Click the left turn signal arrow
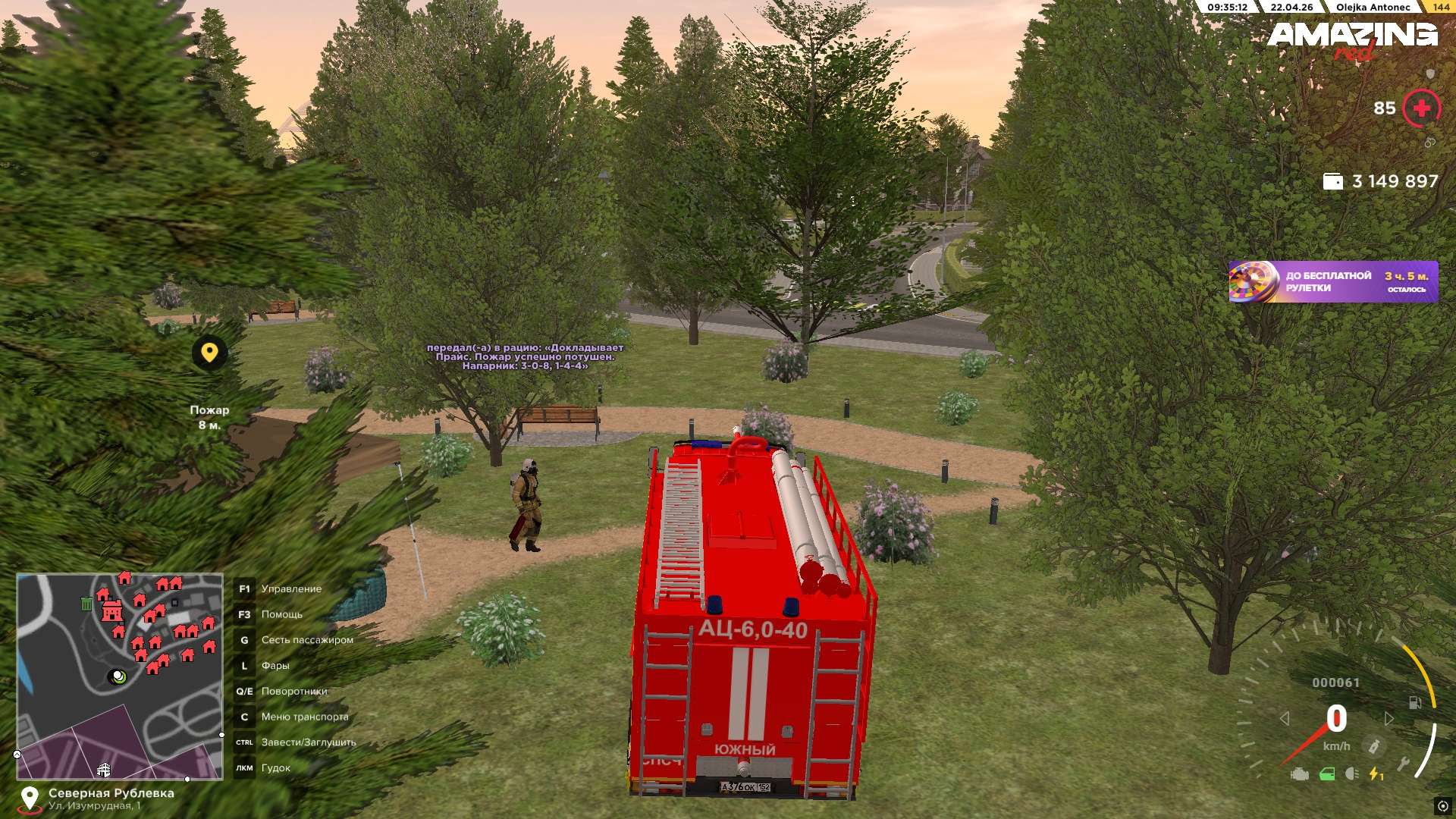This screenshot has width=1456, height=819. (x=1284, y=718)
